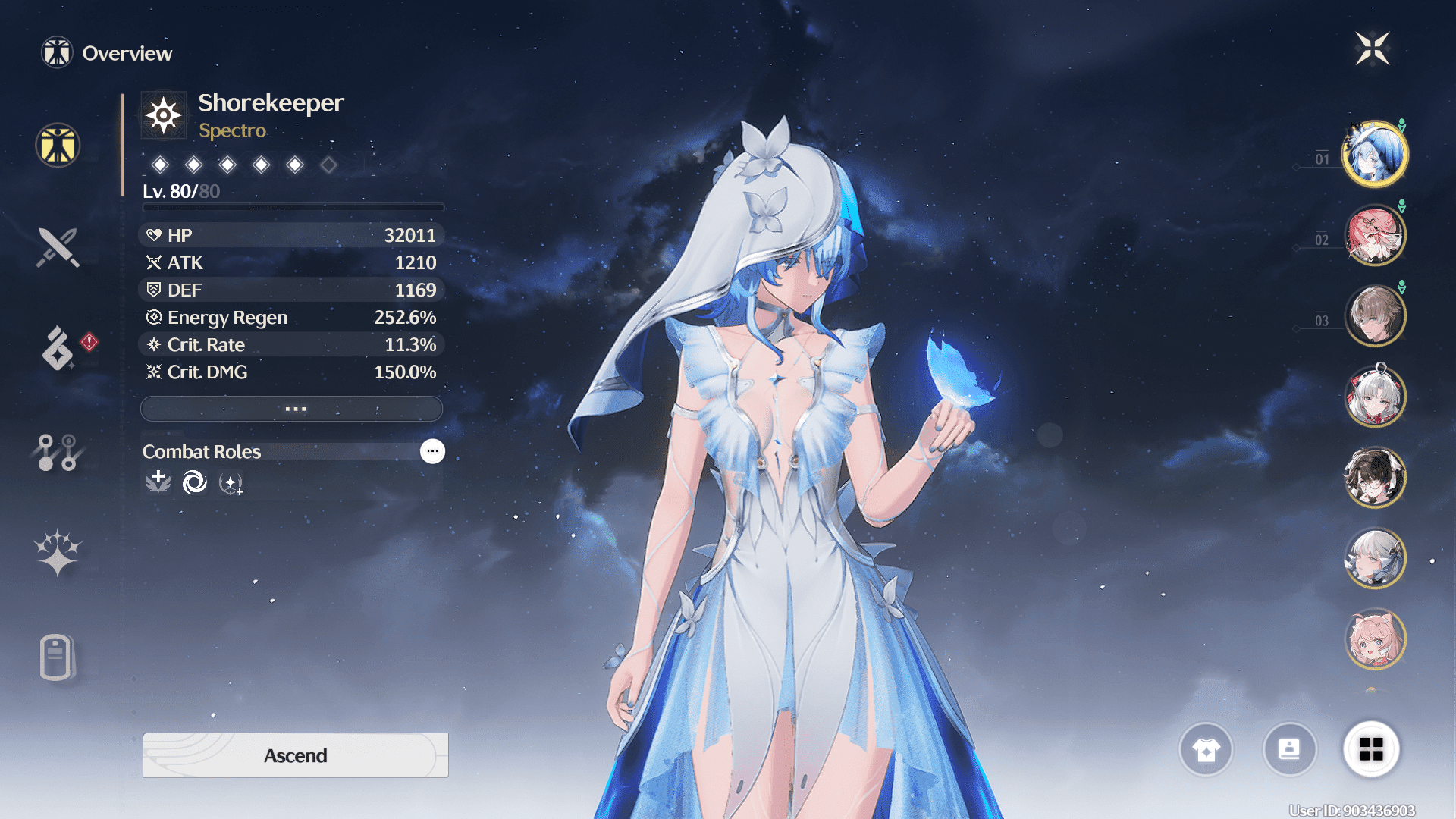This screenshot has height=819, width=1456.
Task: Choose the pink-haired character in slot 02
Action: [x=1374, y=235]
